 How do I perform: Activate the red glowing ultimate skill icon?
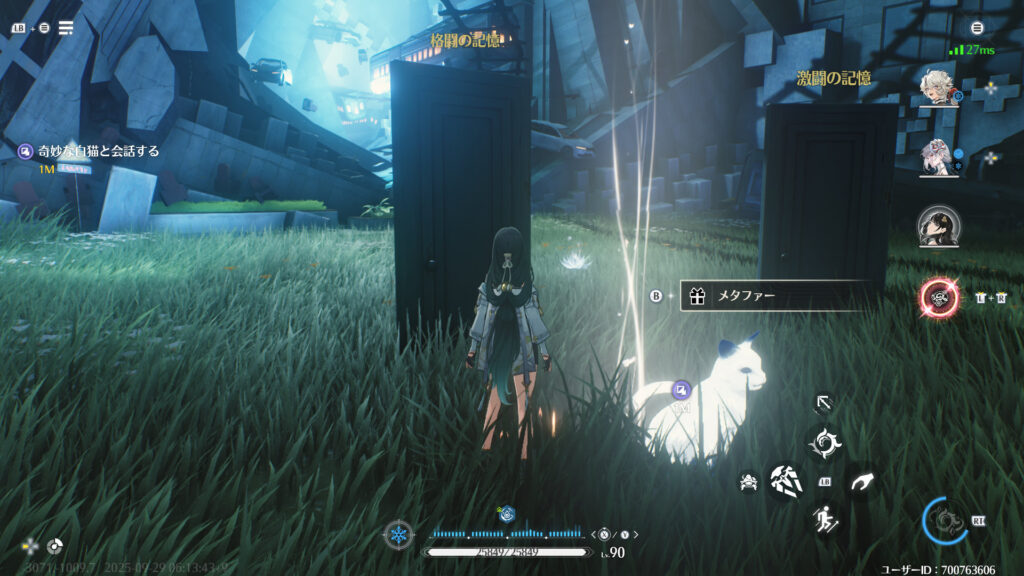(x=940, y=296)
